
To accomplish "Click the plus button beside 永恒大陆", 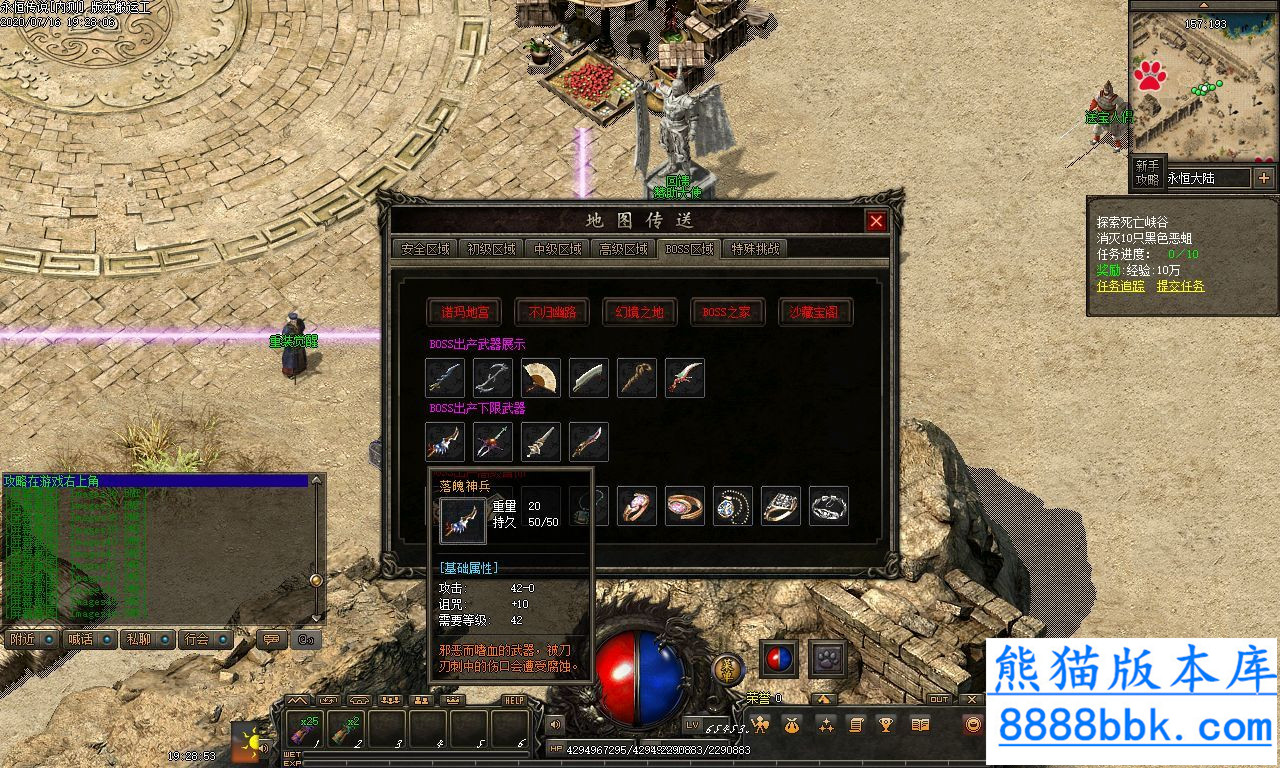I will pos(1264,178).
